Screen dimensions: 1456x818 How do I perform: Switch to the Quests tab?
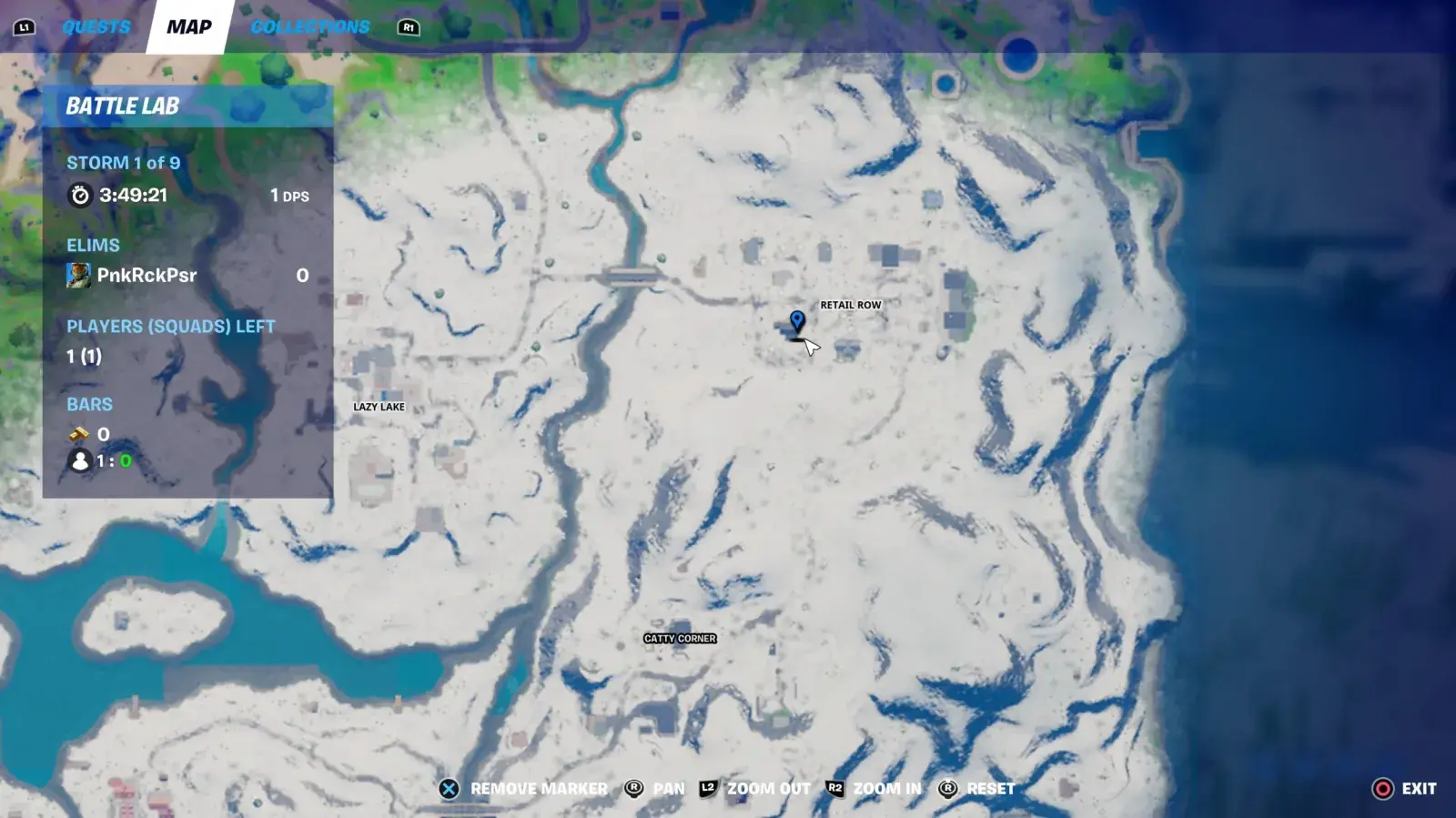point(95,26)
